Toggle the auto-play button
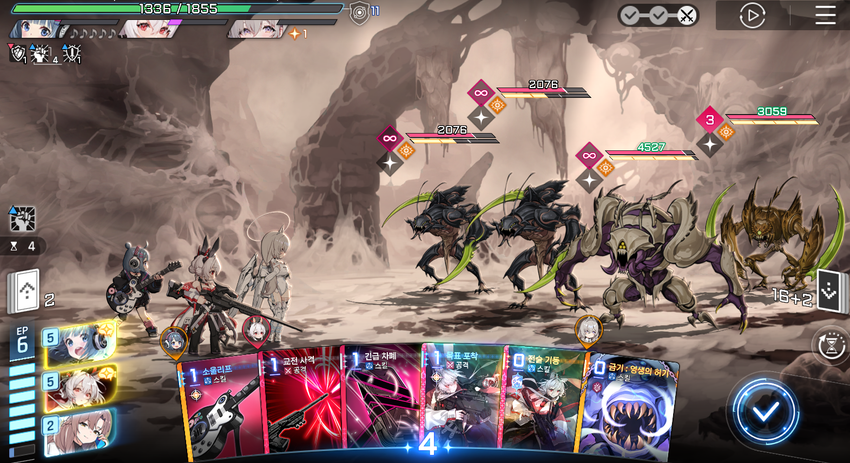 [x=752, y=15]
